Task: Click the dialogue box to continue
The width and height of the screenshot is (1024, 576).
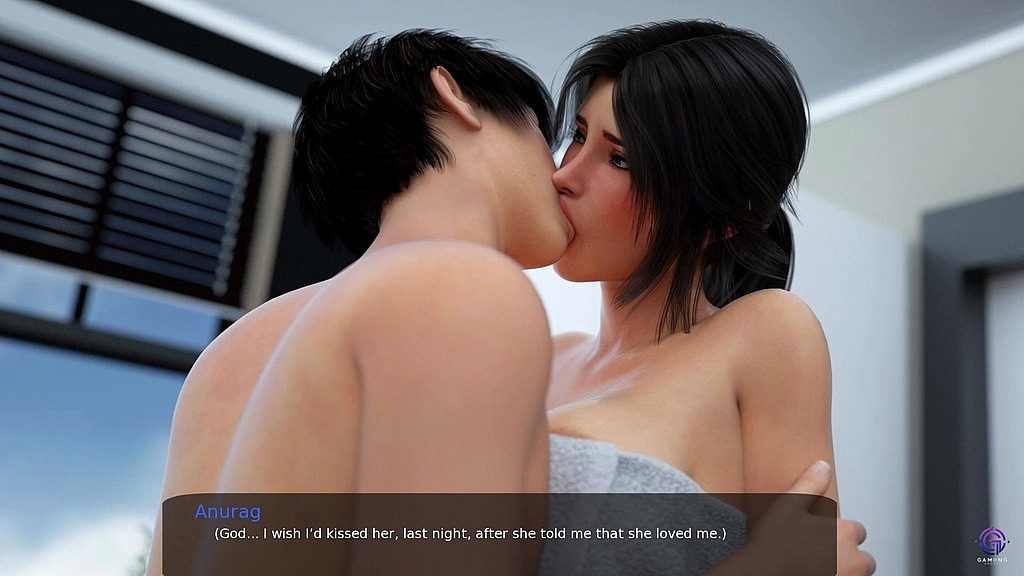Action: pos(499,534)
